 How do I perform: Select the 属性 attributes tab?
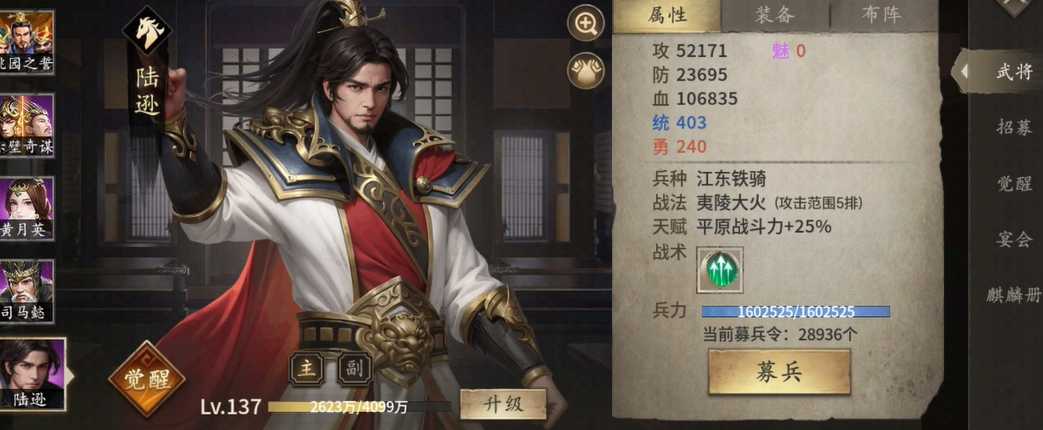(x=666, y=16)
